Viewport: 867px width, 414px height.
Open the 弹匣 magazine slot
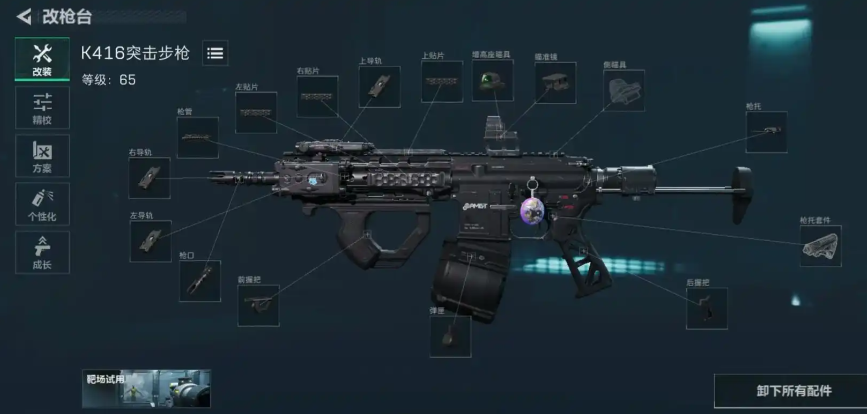pos(450,335)
